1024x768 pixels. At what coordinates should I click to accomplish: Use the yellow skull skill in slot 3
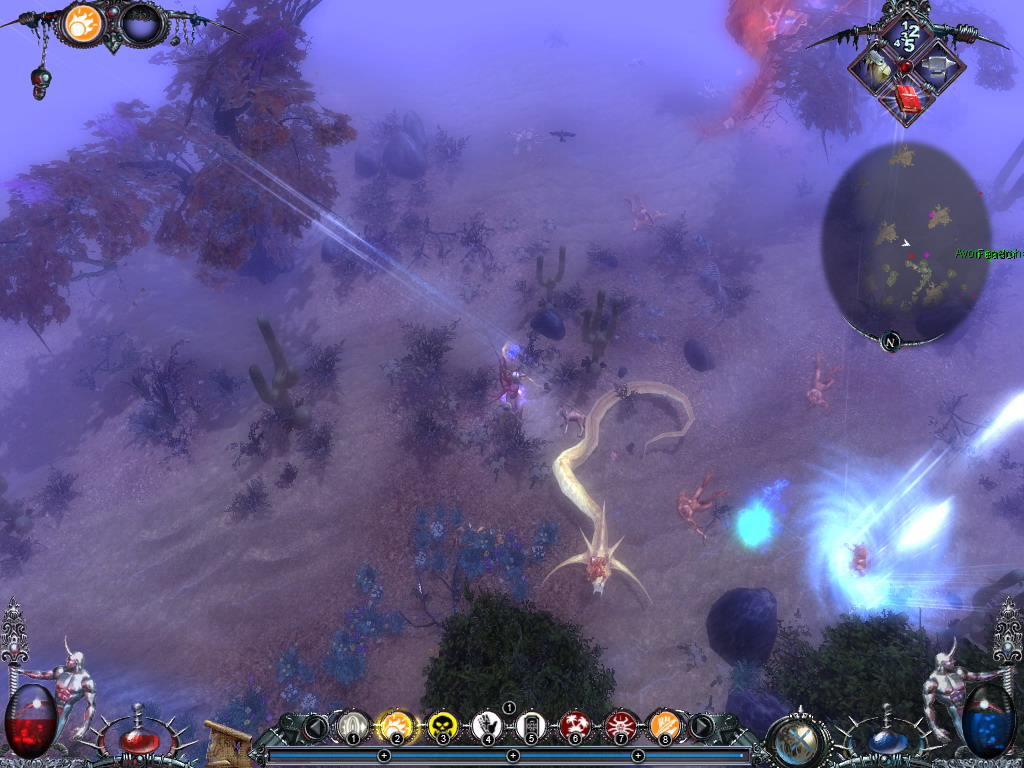click(x=442, y=725)
